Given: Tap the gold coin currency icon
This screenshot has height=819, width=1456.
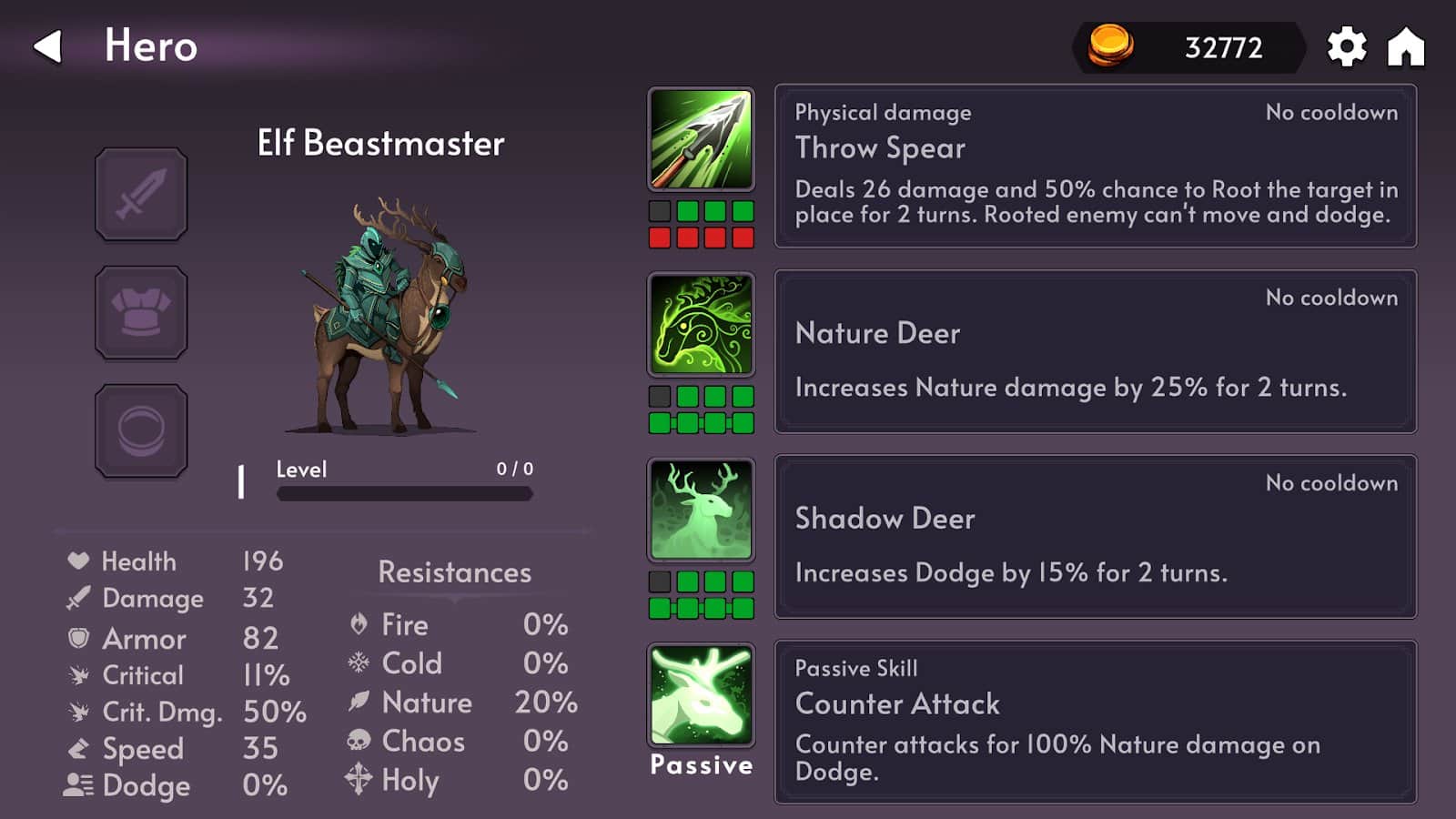Looking at the screenshot, I should click(1110, 45).
